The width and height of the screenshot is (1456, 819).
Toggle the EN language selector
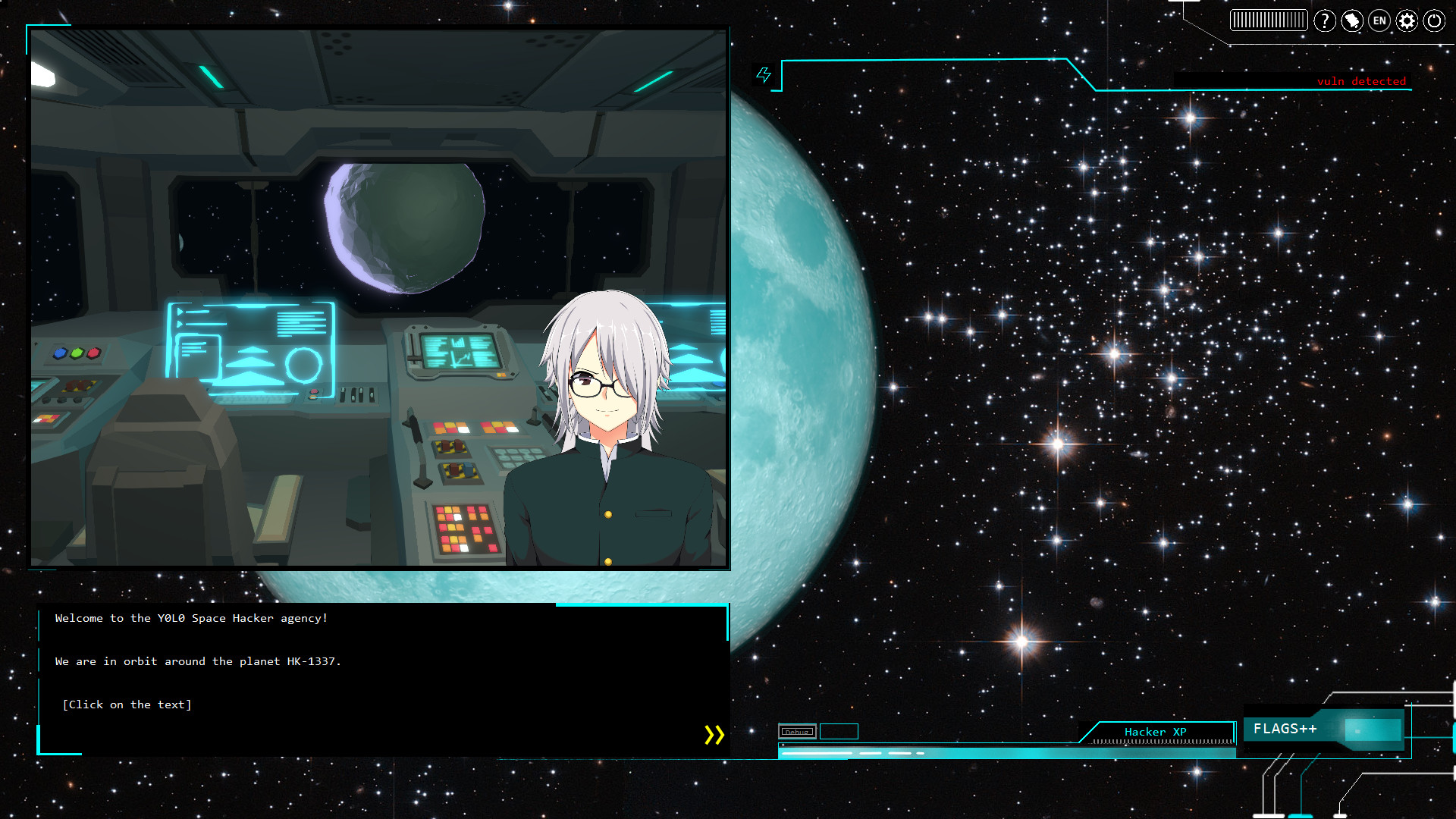coord(1379,21)
